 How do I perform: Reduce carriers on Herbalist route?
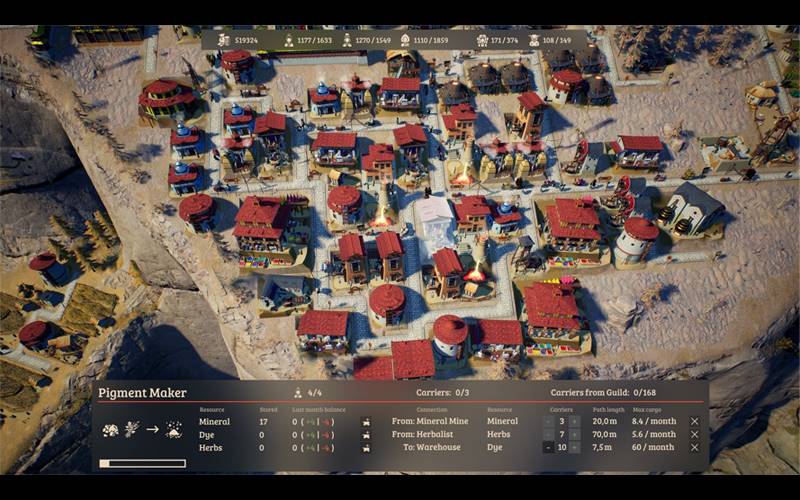547,435
